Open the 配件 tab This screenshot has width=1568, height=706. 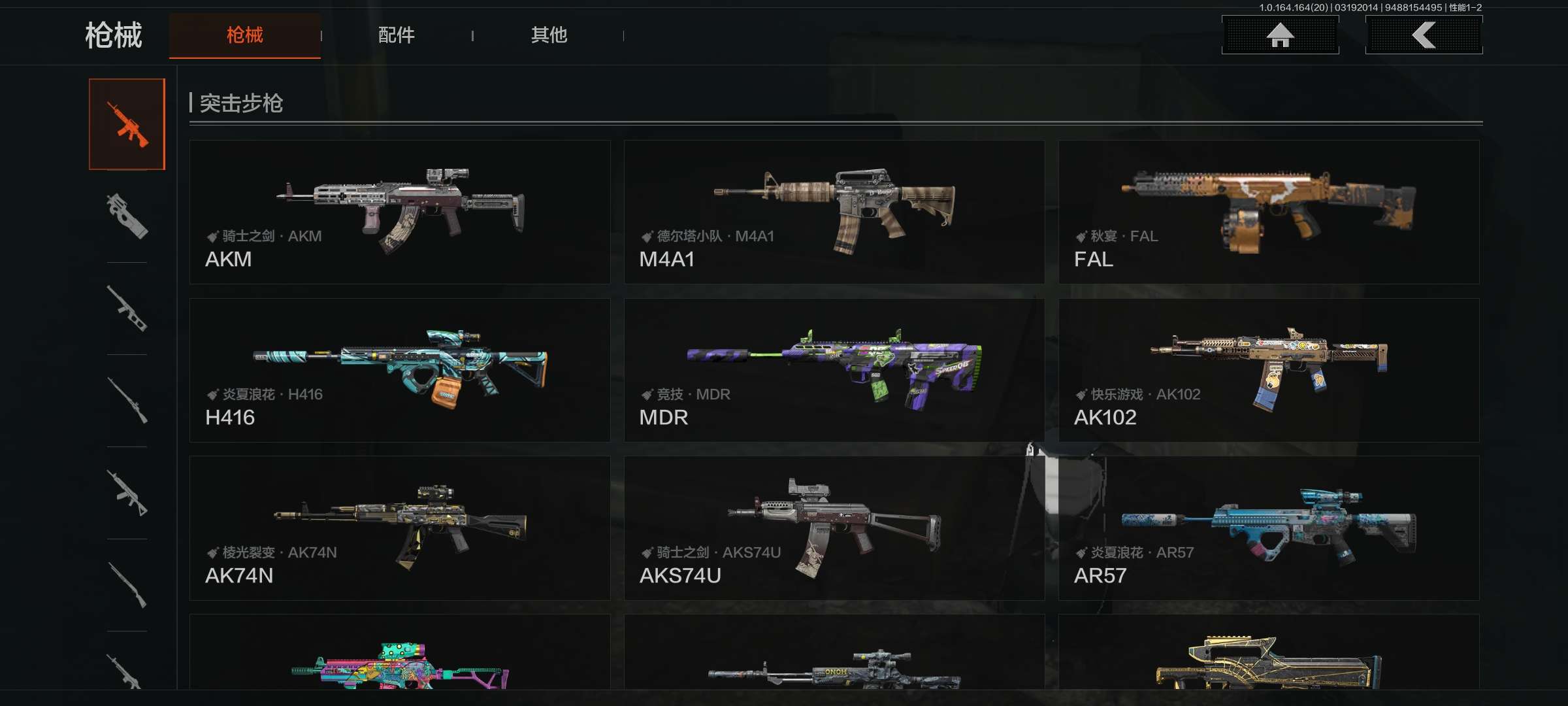click(x=396, y=35)
